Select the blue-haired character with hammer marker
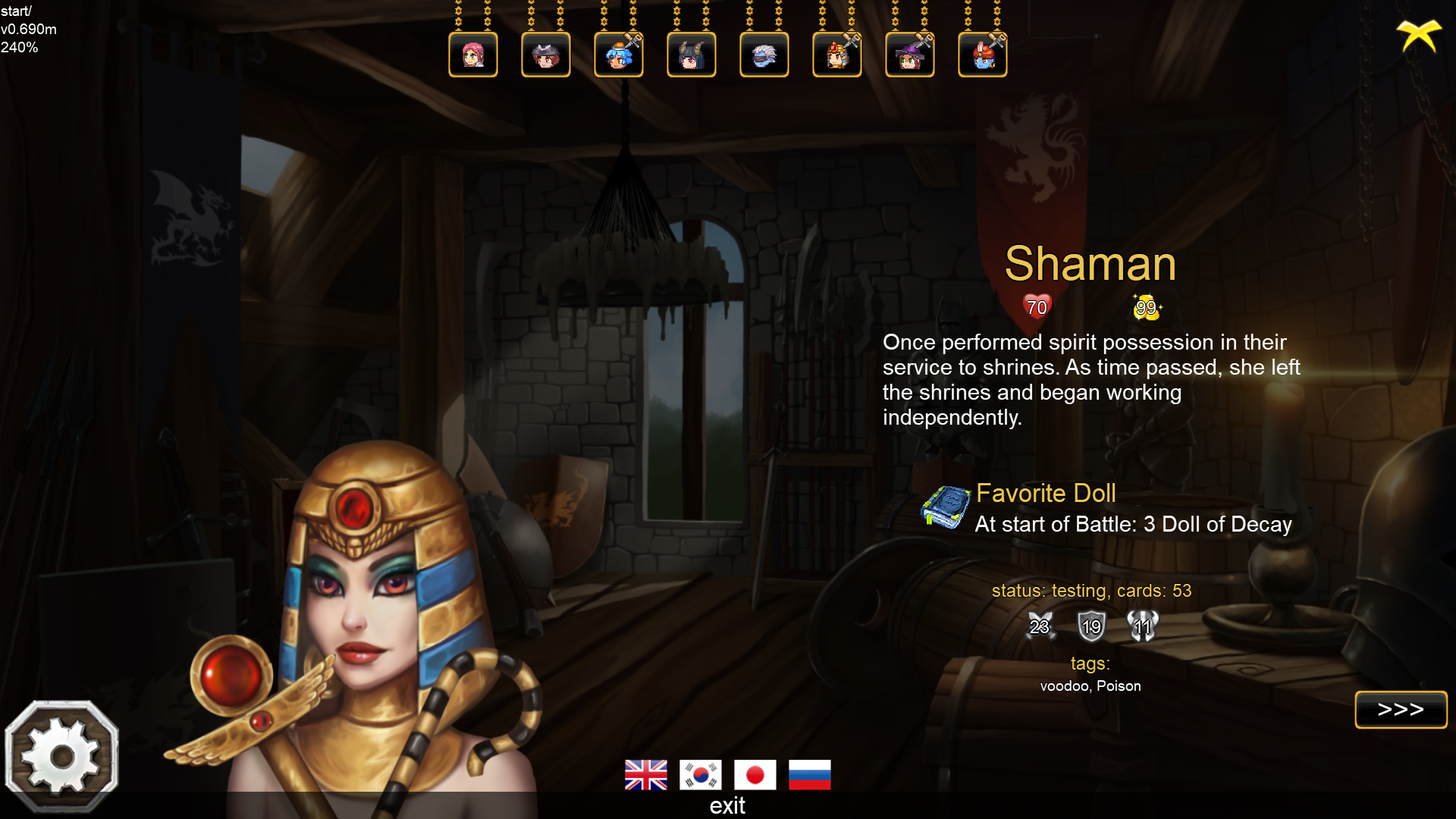This screenshot has height=819, width=1456. [619, 54]
